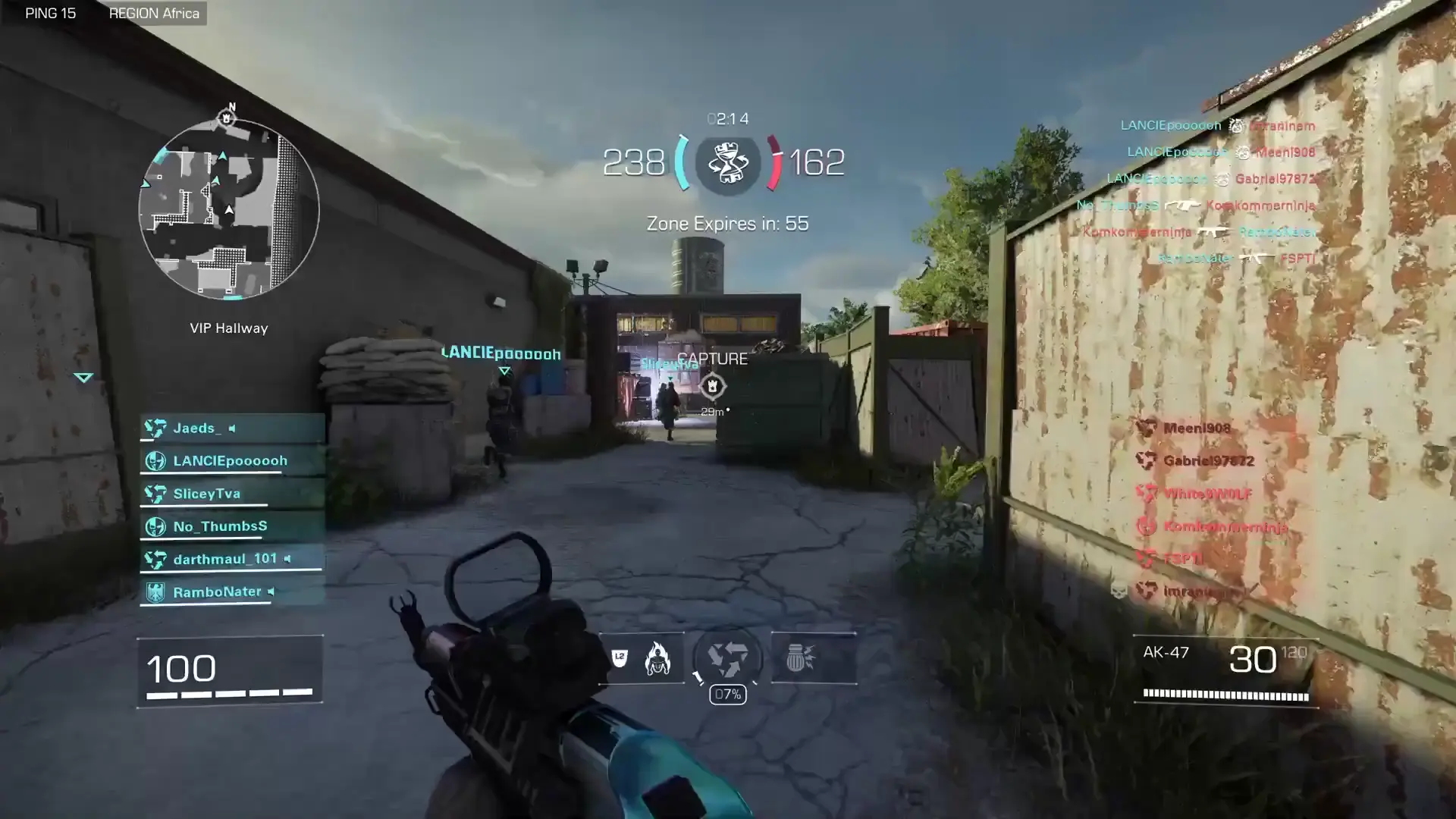Select the flaming Firestarter ability icon

coord(659,660)
